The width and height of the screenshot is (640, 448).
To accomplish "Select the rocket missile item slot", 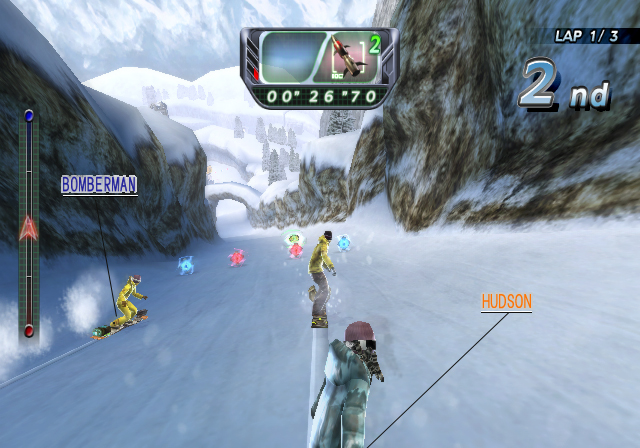I will (344, 58).
